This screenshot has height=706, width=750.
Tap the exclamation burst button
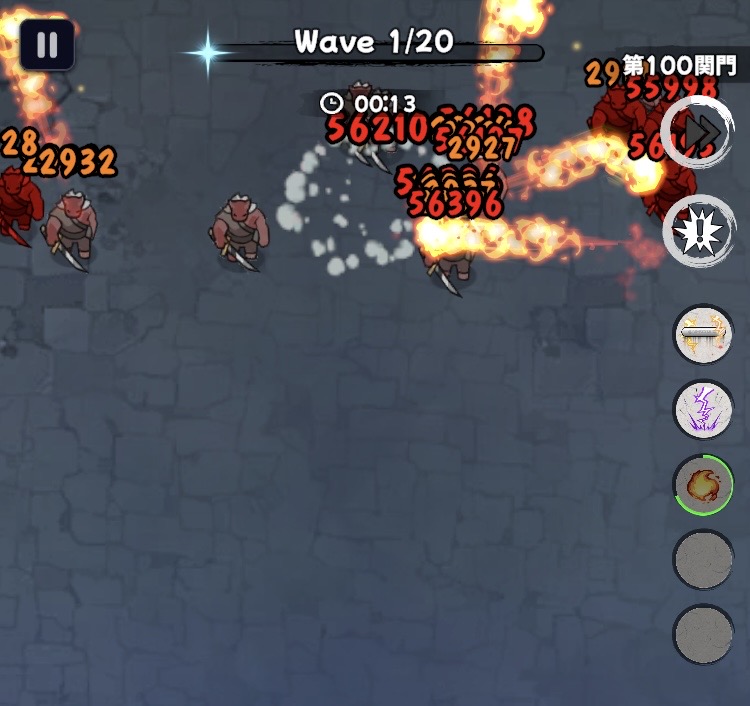(x=698, y=231)
